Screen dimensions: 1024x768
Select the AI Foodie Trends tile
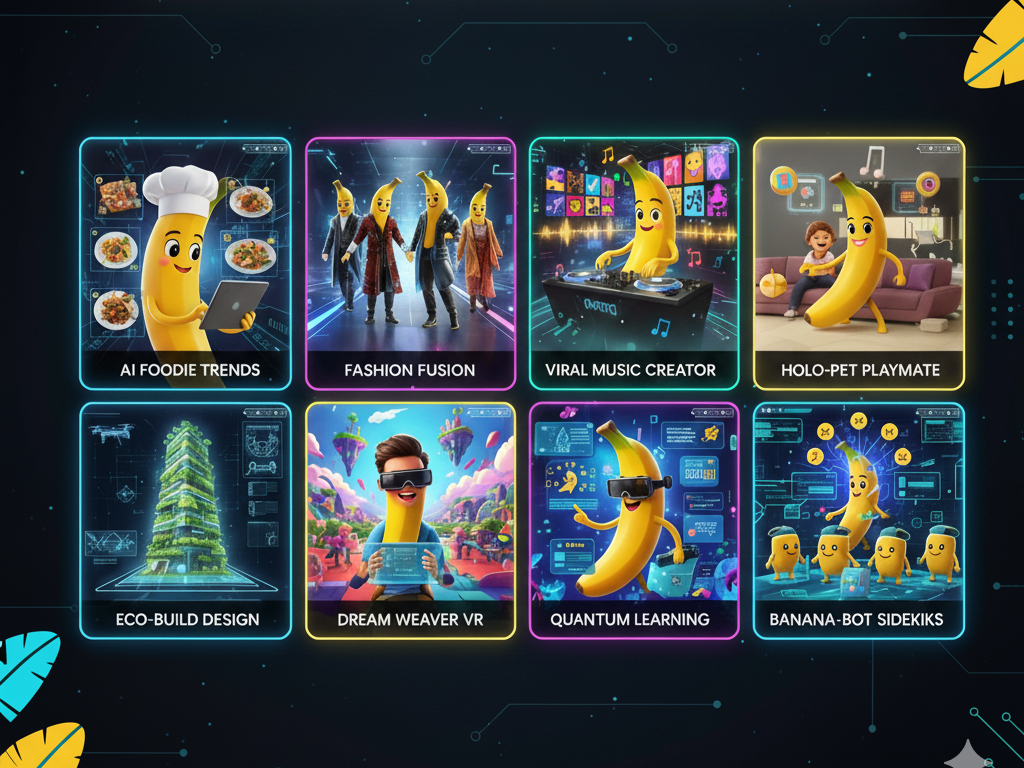coord(185,263)
